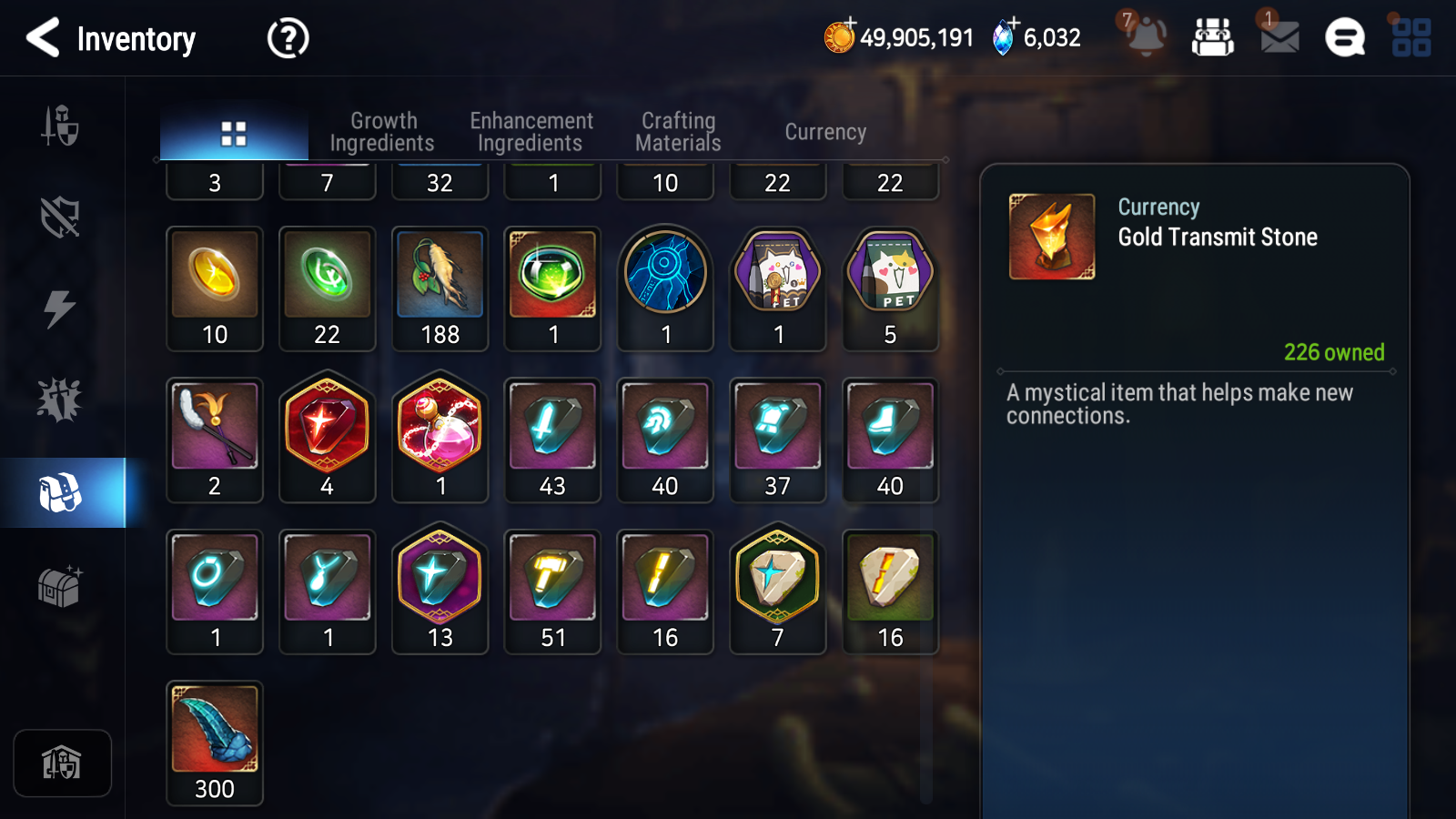Tap the guild fortress icon at bottom left

pyautogui.click(x=62, y=763)
